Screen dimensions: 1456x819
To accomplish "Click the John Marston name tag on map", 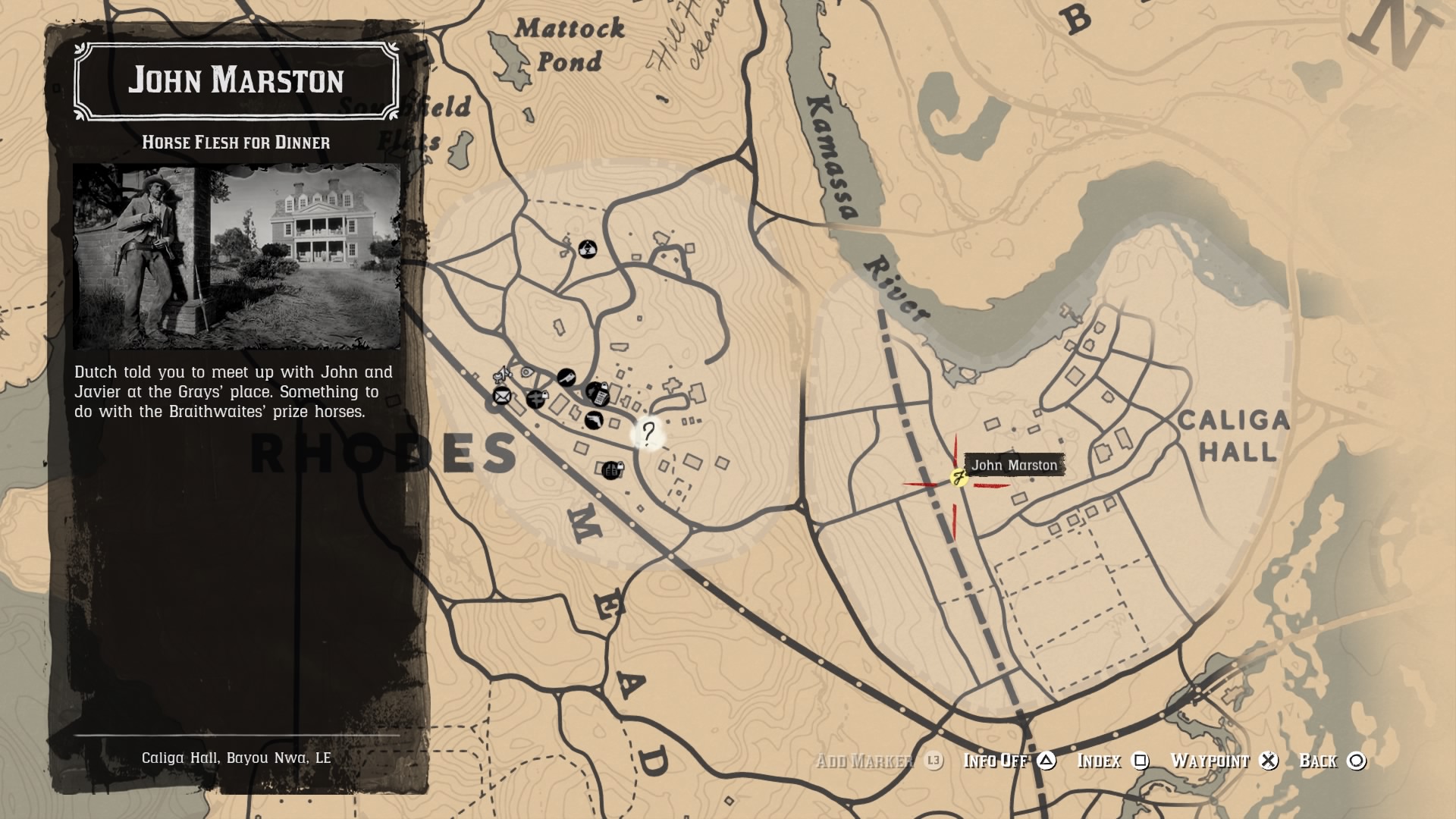I will coord(1014,466).
